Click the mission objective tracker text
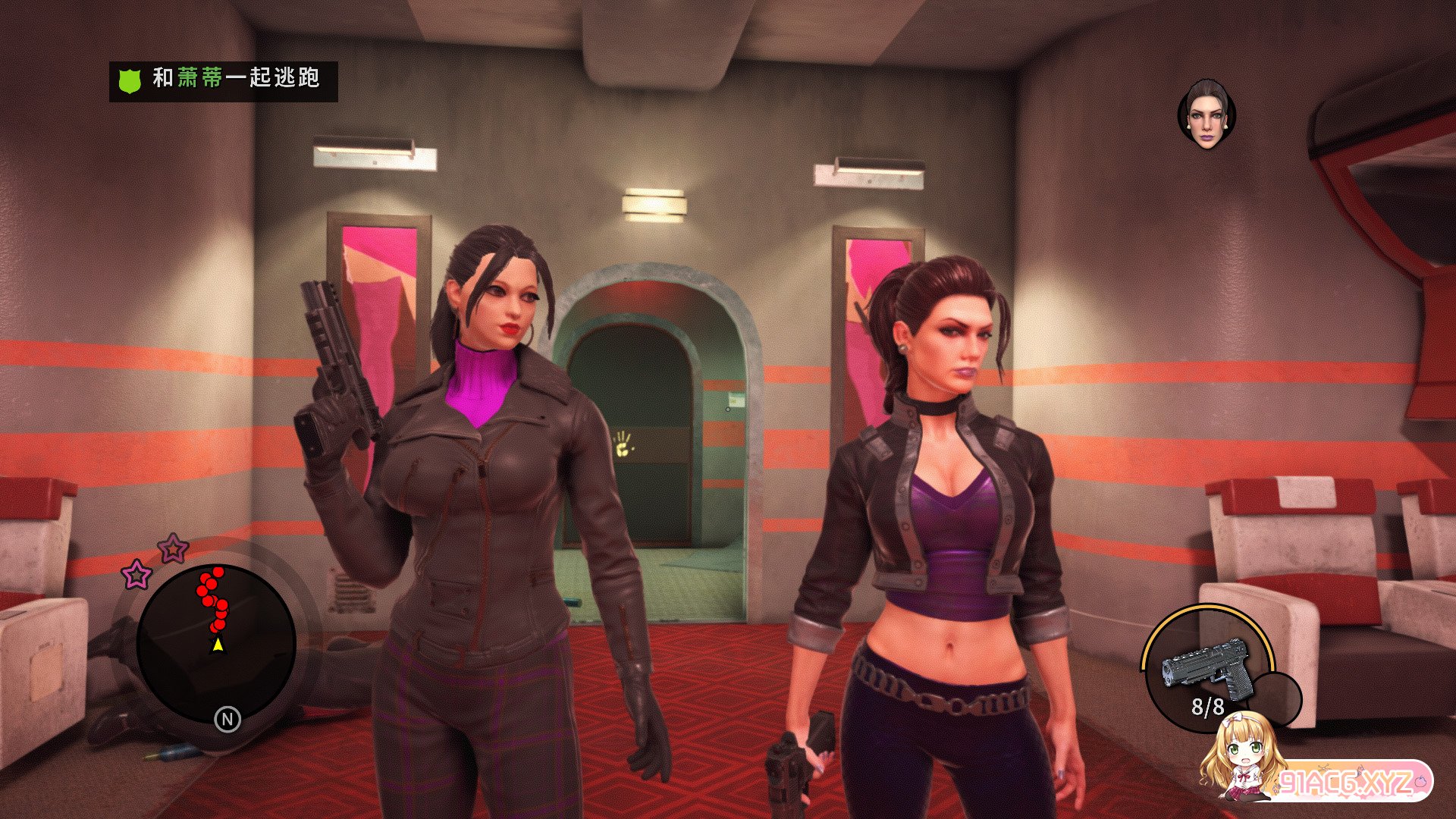1456x819 pixels. pos(236,78)
